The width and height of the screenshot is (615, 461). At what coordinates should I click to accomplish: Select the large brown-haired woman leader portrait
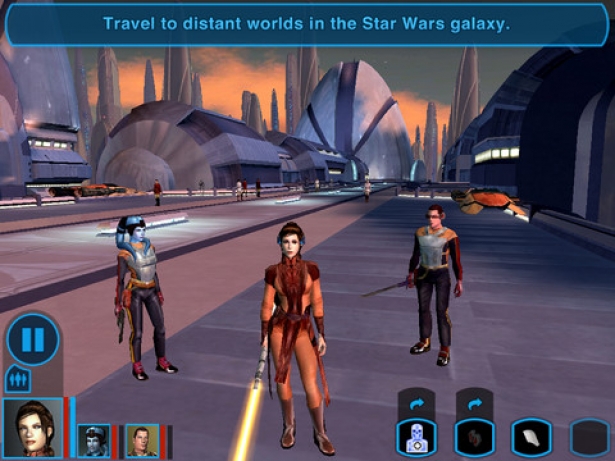[x=31, y=427]
